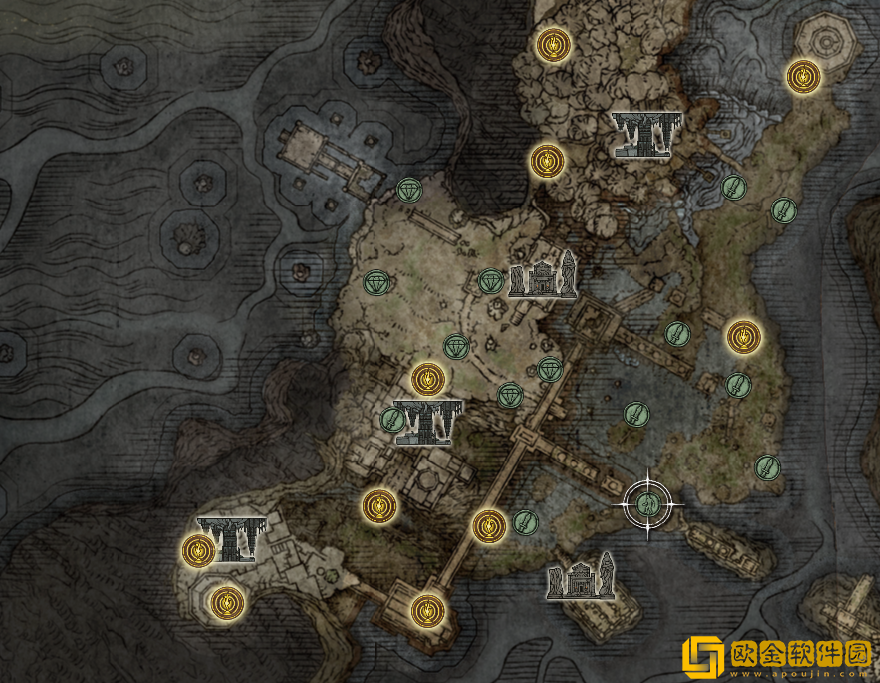The width and height of the screenshot is (880, 683).
Task: Select the Site of Grace beside the octagonal structure
Action: (x=802, y=75)
